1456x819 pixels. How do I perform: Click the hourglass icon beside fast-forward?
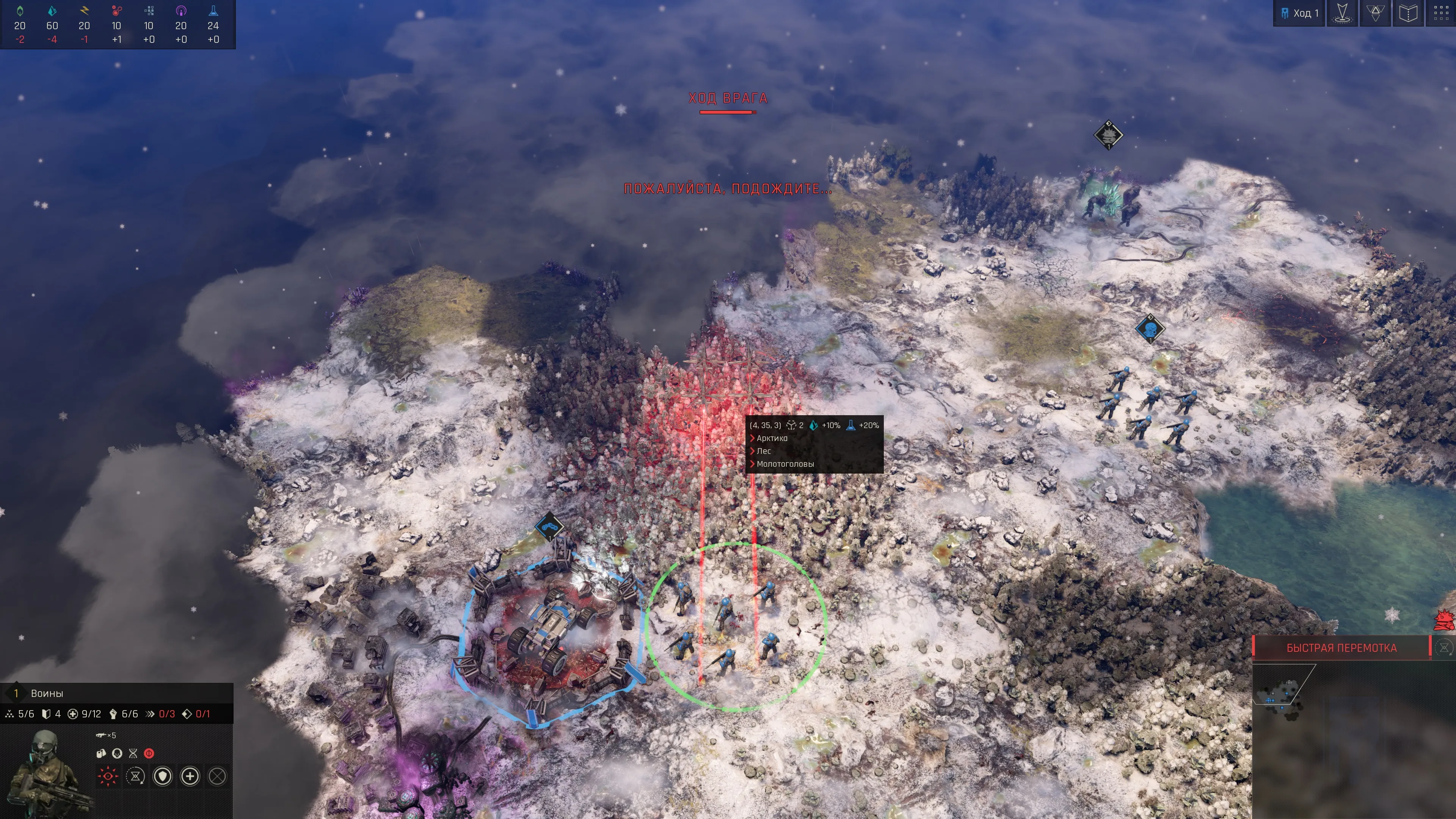pos(1443,648)
